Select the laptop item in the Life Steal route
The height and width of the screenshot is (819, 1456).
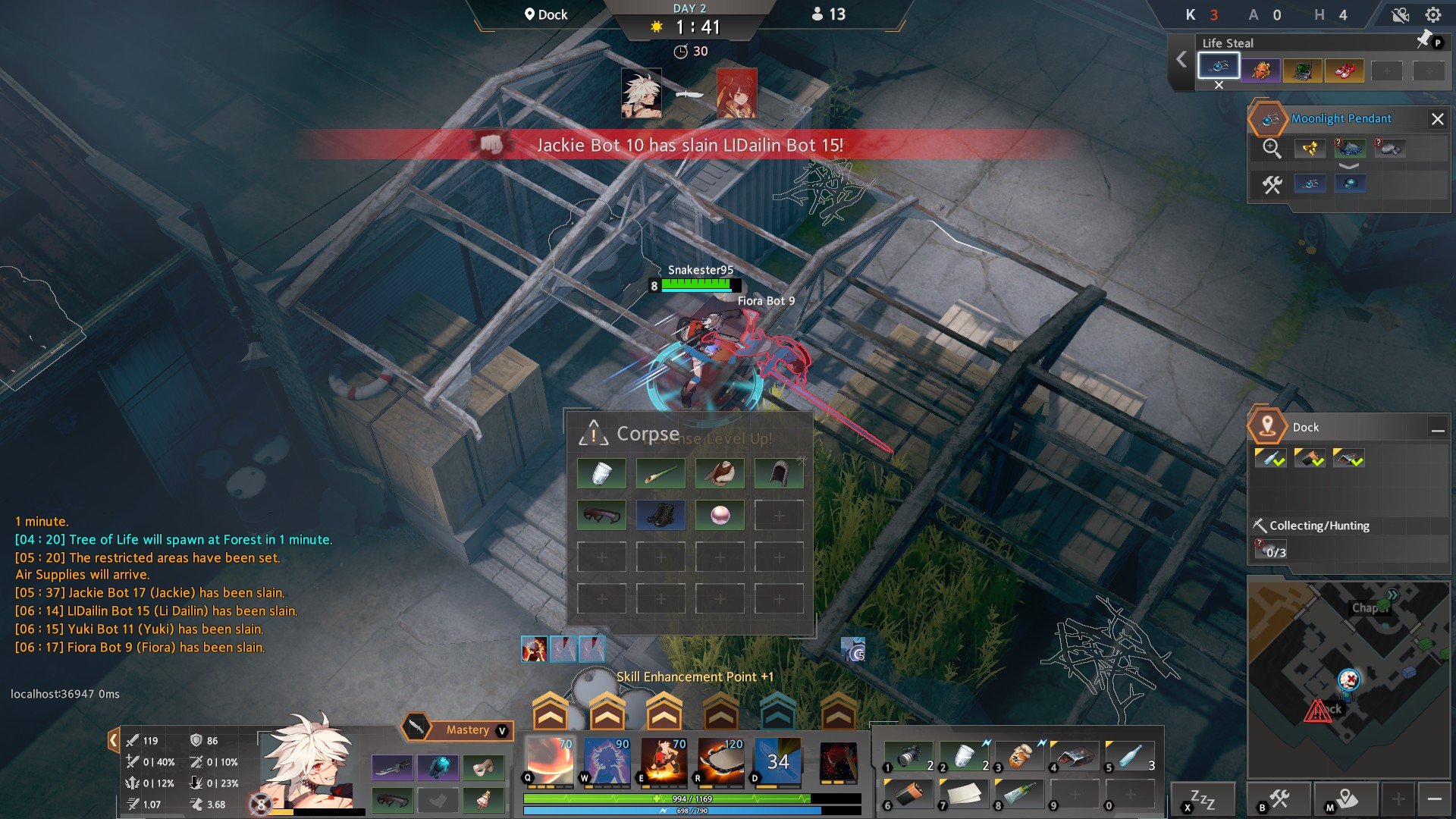coord(1303,71)
